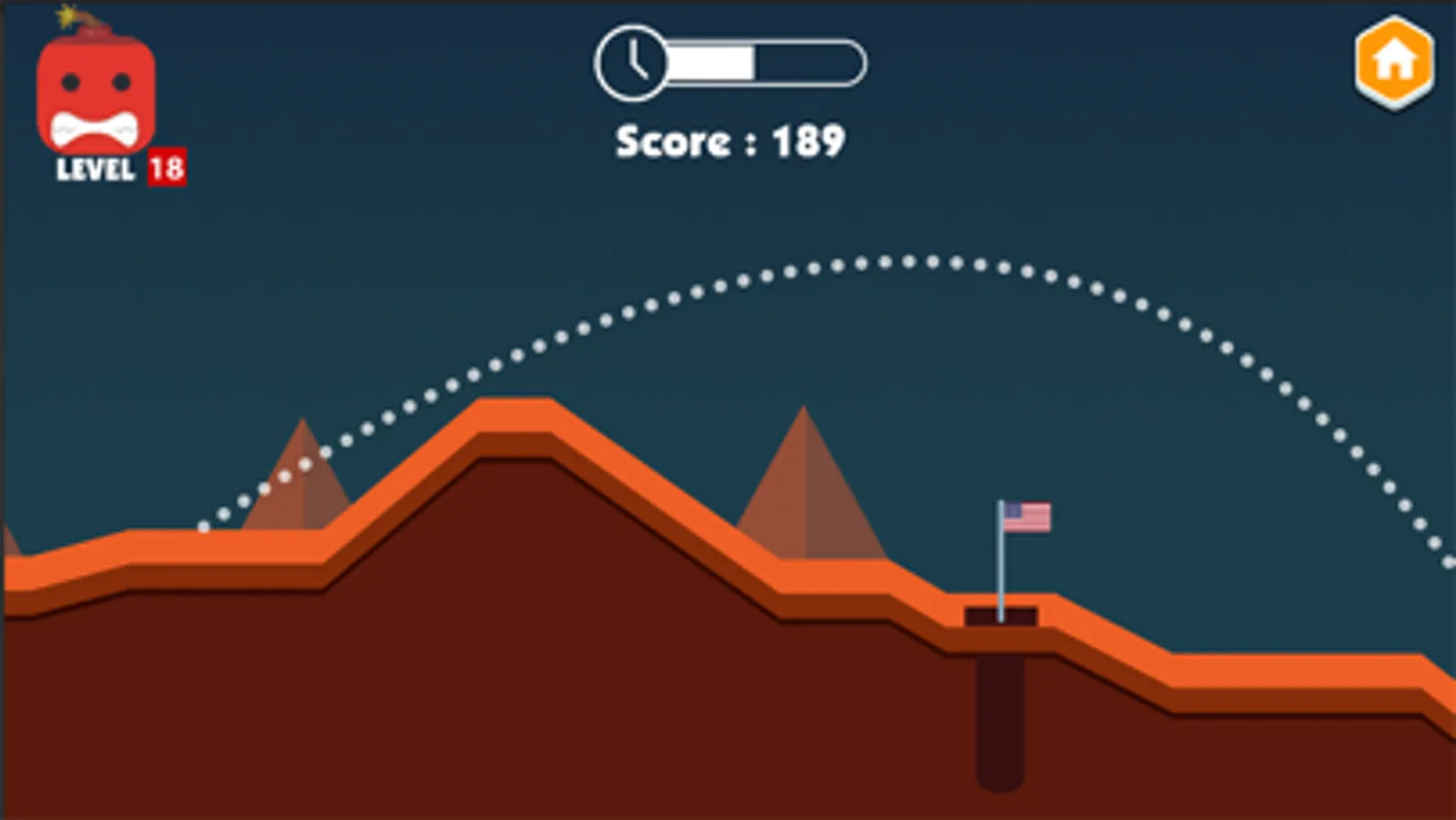Viewport: 1456px width, 820px height.
Task: Click the spark on the bomb's fuse
Action: pyautogui.click(x=66, y=16)
